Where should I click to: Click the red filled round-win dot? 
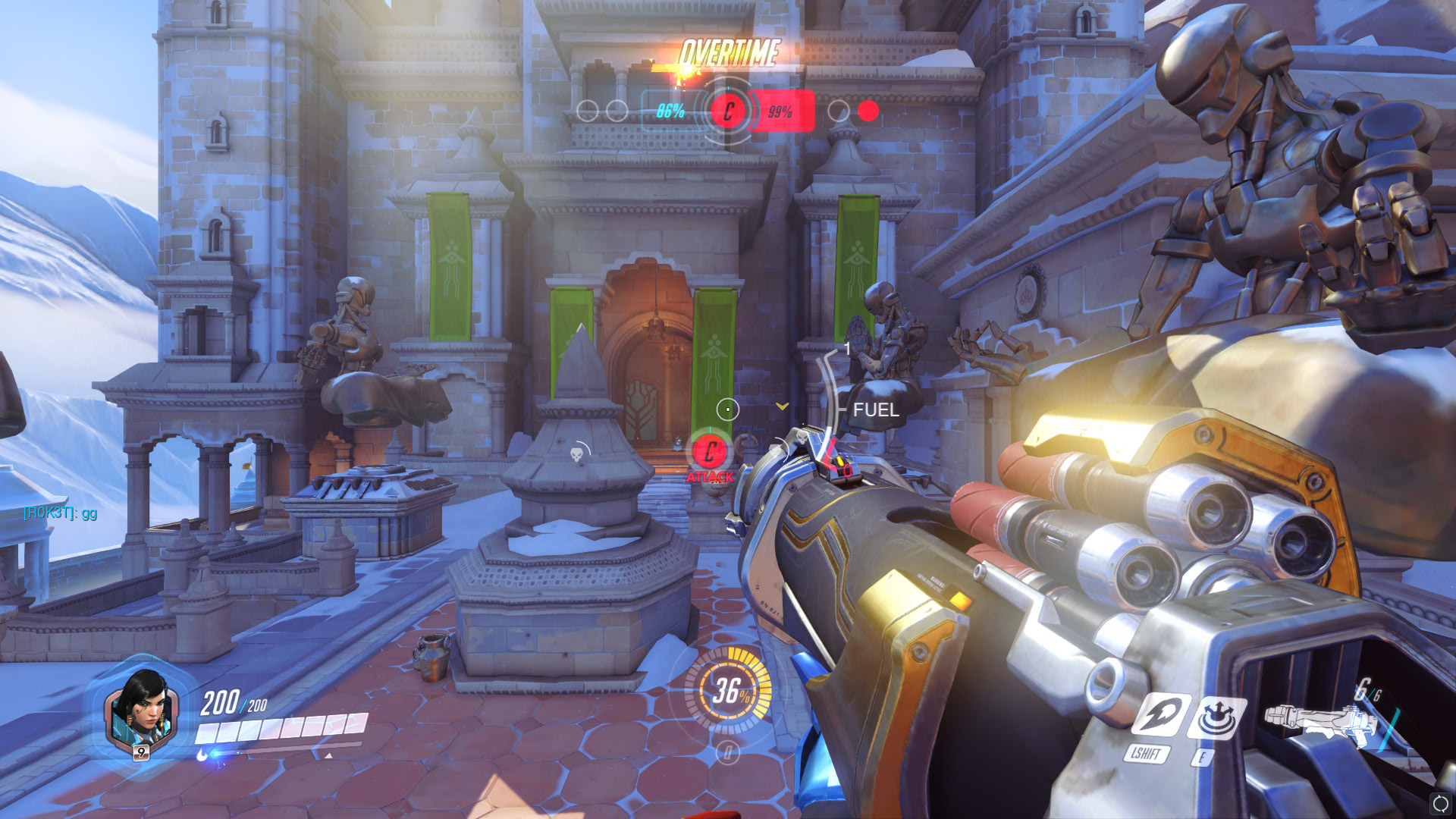(868, 111)
